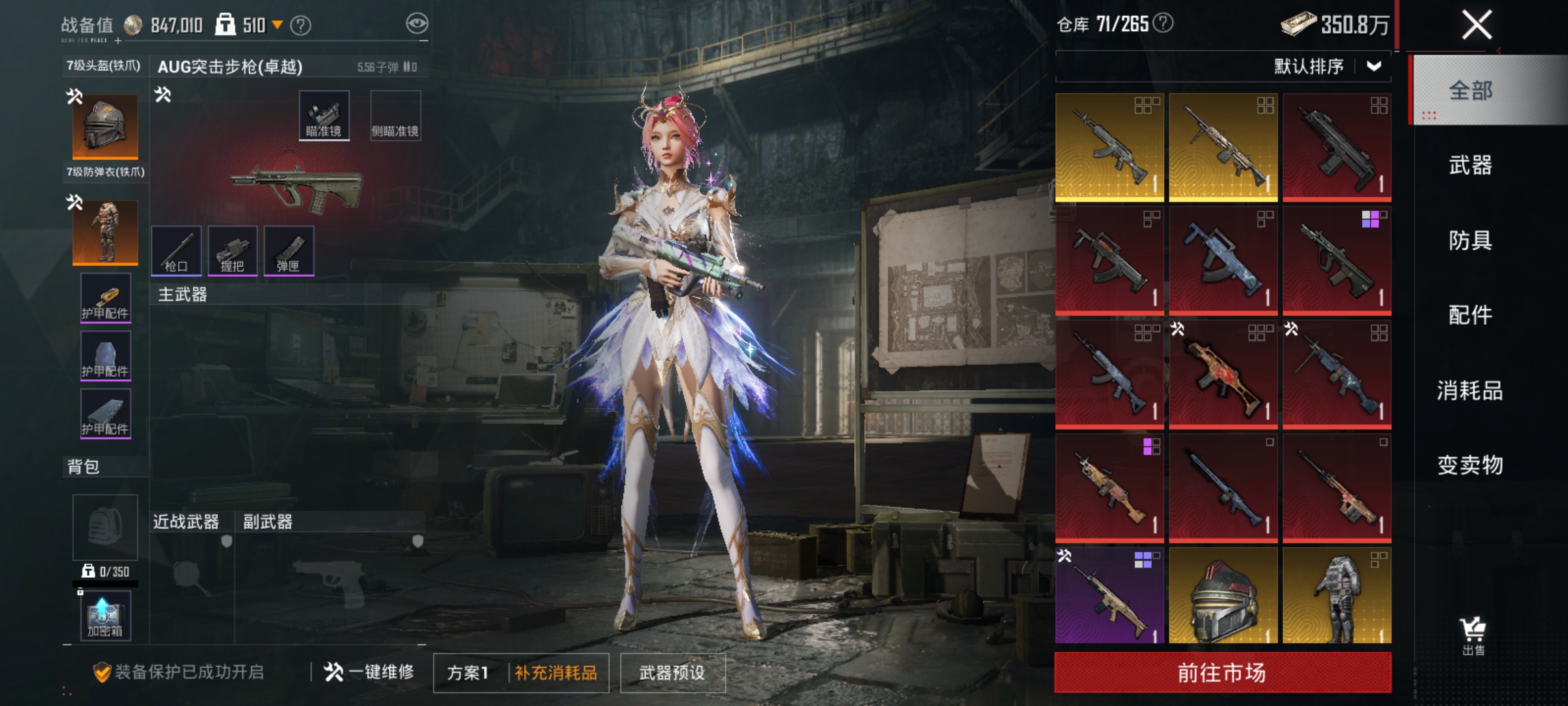Open the 配件 category tab
1568x706 pixels.
(x=1470, y=315)
